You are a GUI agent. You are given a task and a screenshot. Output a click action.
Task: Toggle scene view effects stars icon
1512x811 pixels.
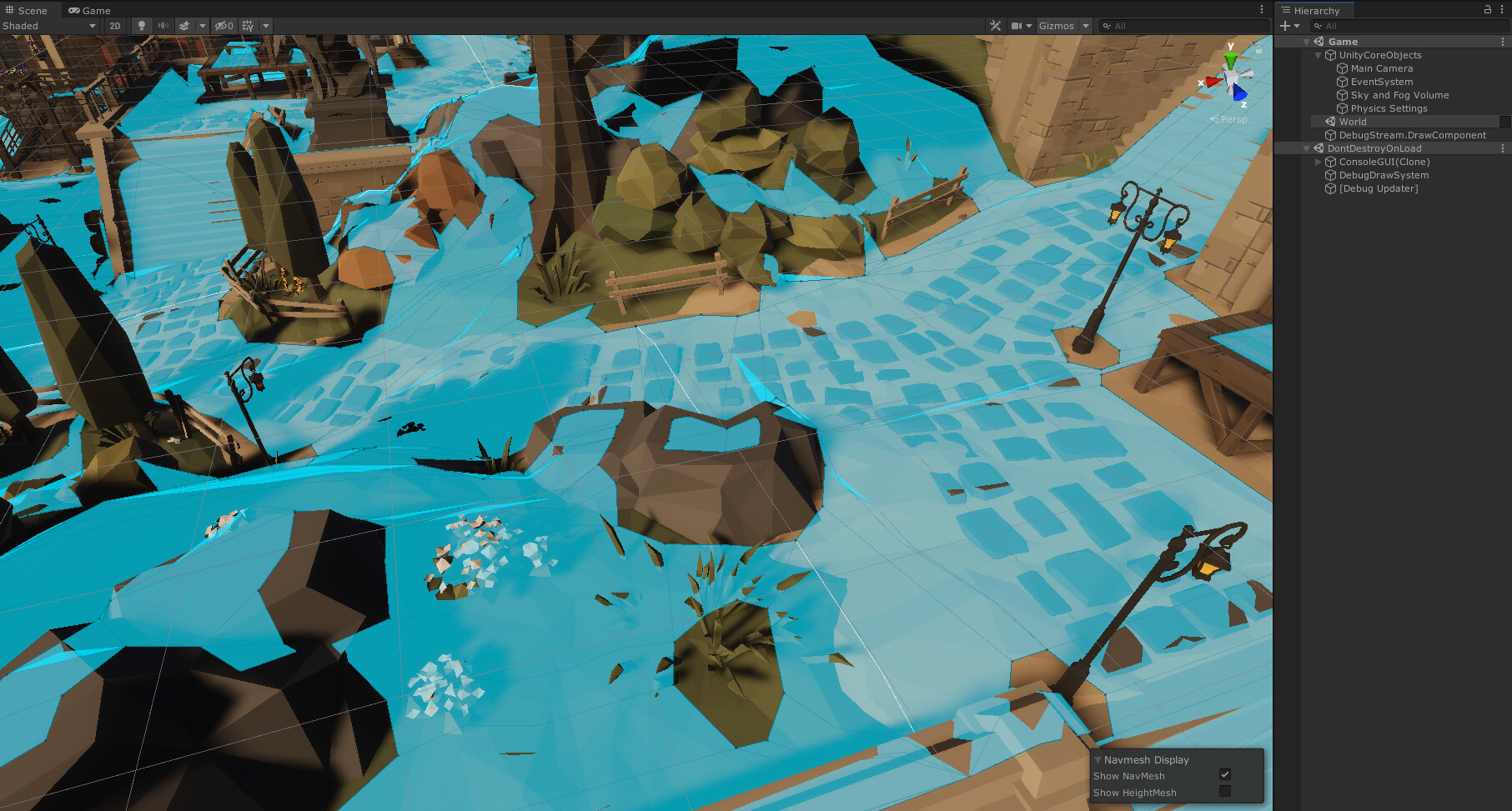click(x=185, y=26)
